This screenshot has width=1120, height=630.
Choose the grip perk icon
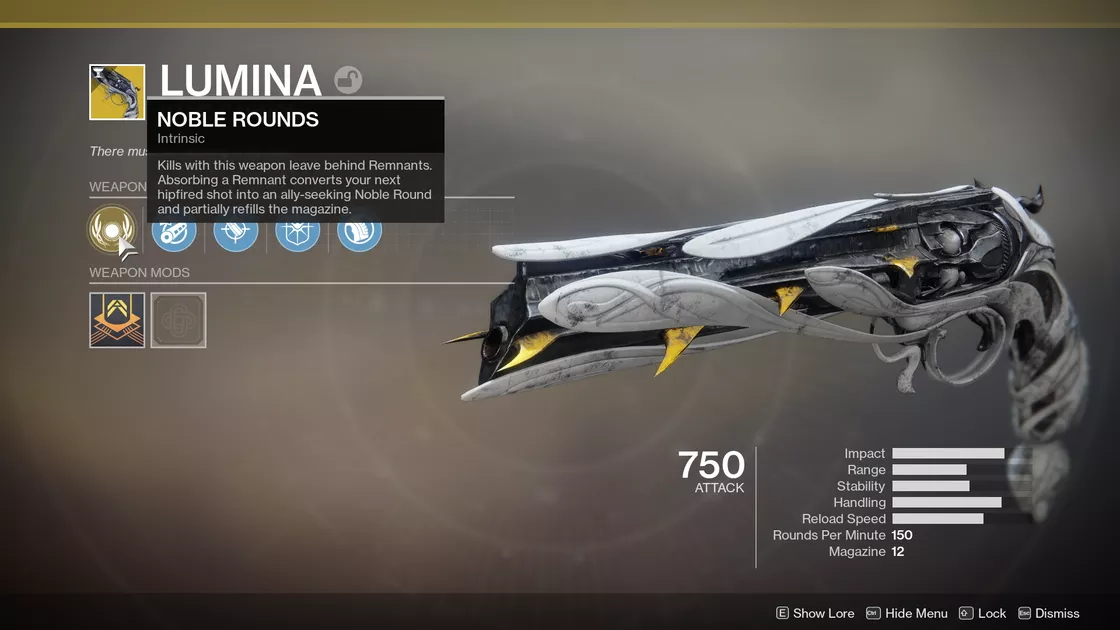(x=359, y=232)
